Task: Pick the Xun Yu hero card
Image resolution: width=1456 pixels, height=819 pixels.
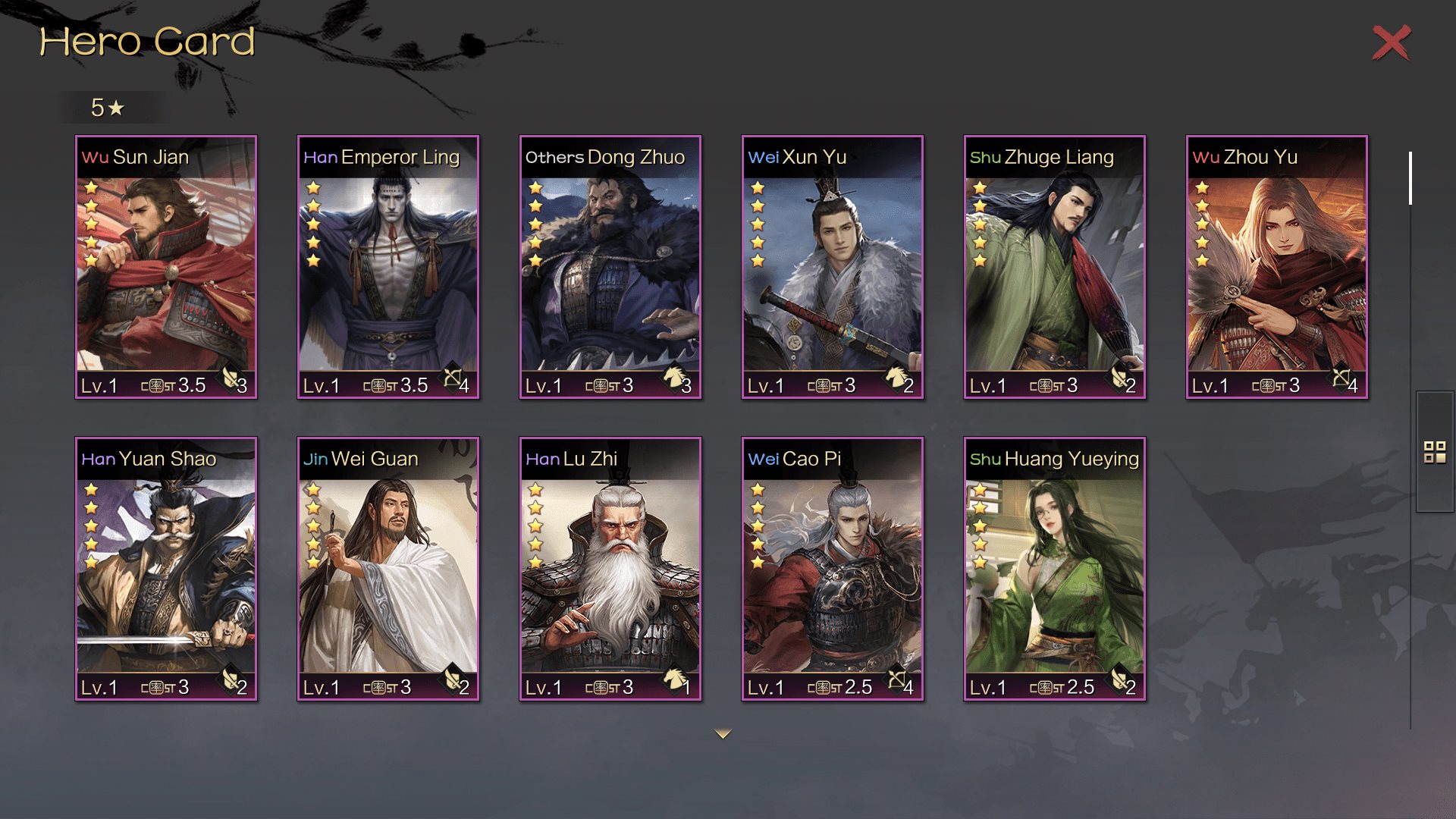Action: point(833,267)
